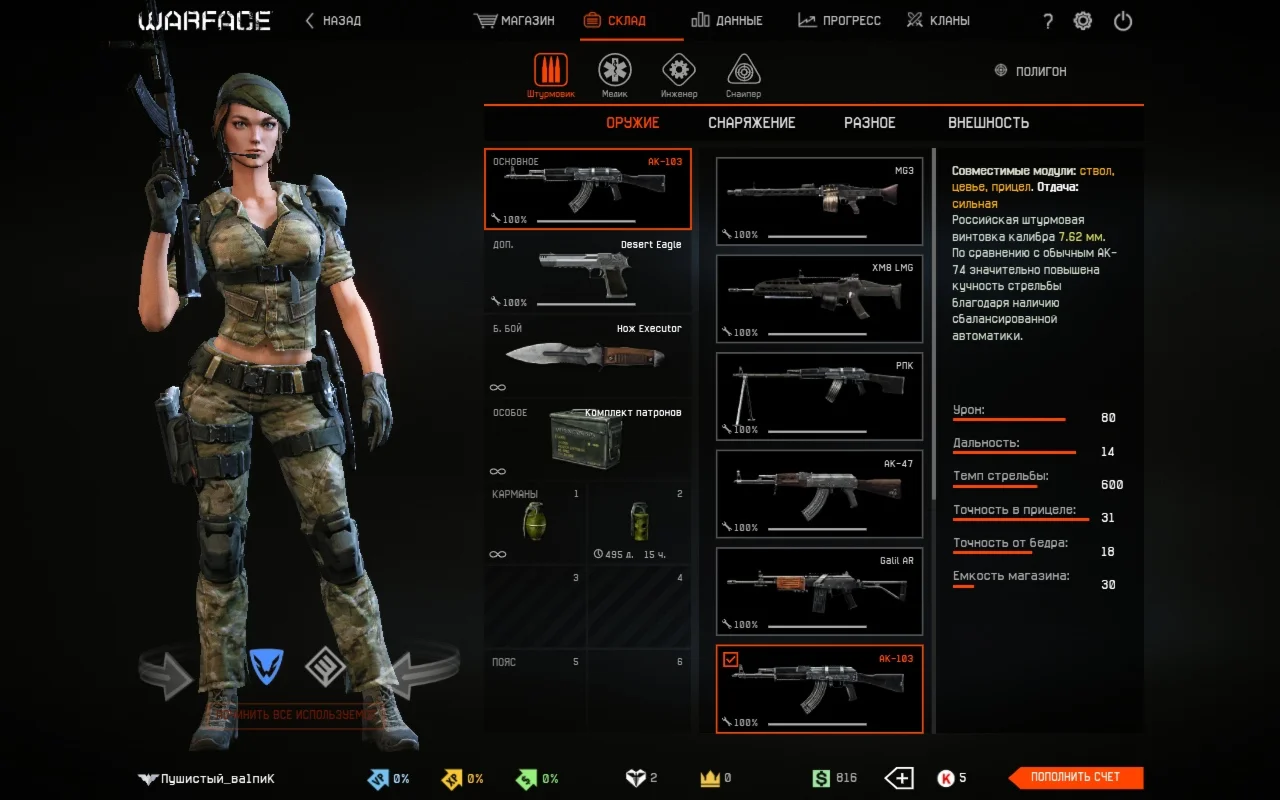Open the Разное tab
Viewport: 1280px width, 800px height.
click(x=869, y=123)
